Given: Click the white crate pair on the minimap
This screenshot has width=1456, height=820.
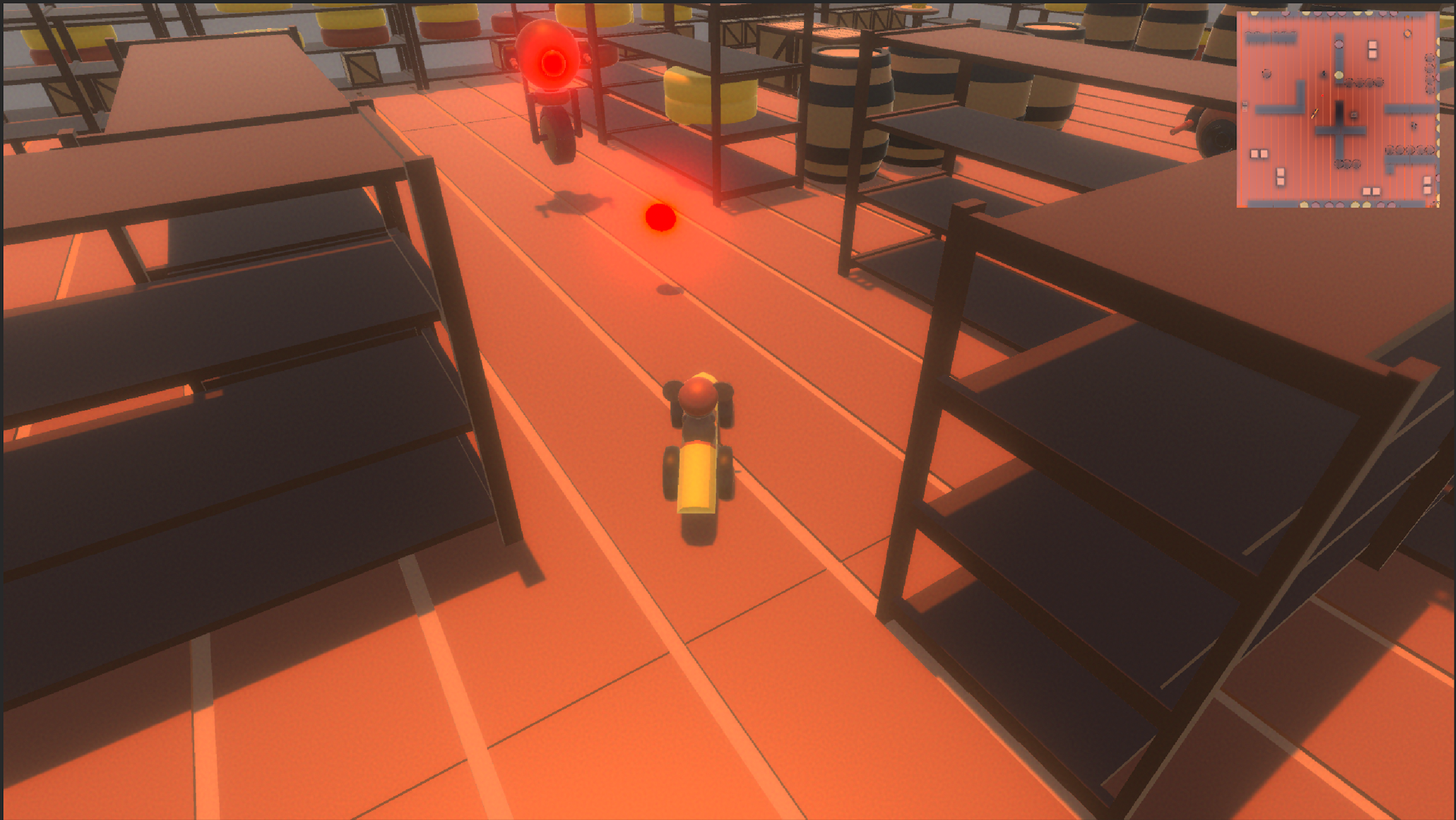Looking at the screenshot, I should [x=1259, y=153].
